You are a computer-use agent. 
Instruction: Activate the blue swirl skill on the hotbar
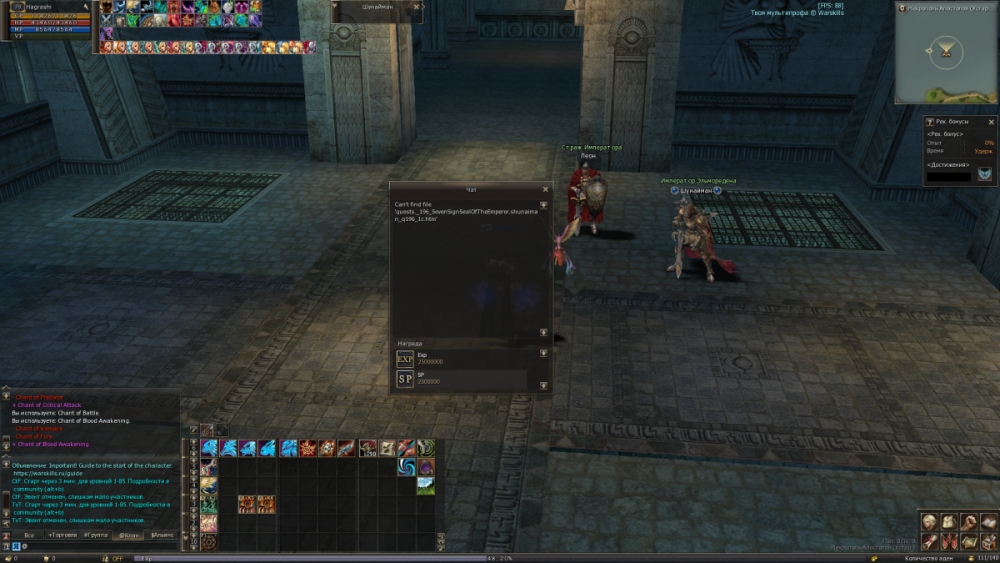[407, 467]
